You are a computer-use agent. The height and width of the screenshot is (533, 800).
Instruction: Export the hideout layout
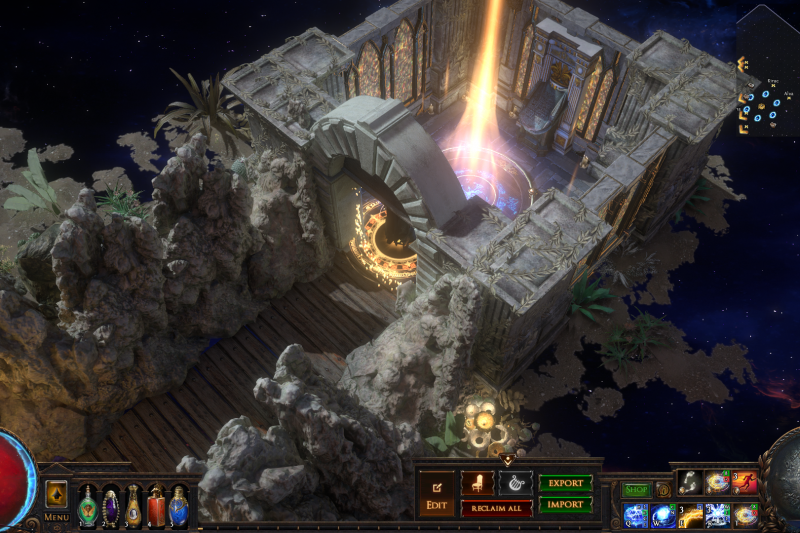[565, 483]
